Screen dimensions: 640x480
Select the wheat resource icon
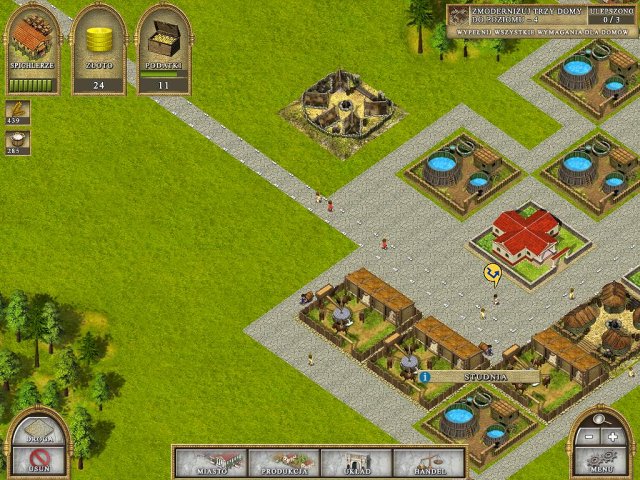pyautogui.click(x=17, y=111)
